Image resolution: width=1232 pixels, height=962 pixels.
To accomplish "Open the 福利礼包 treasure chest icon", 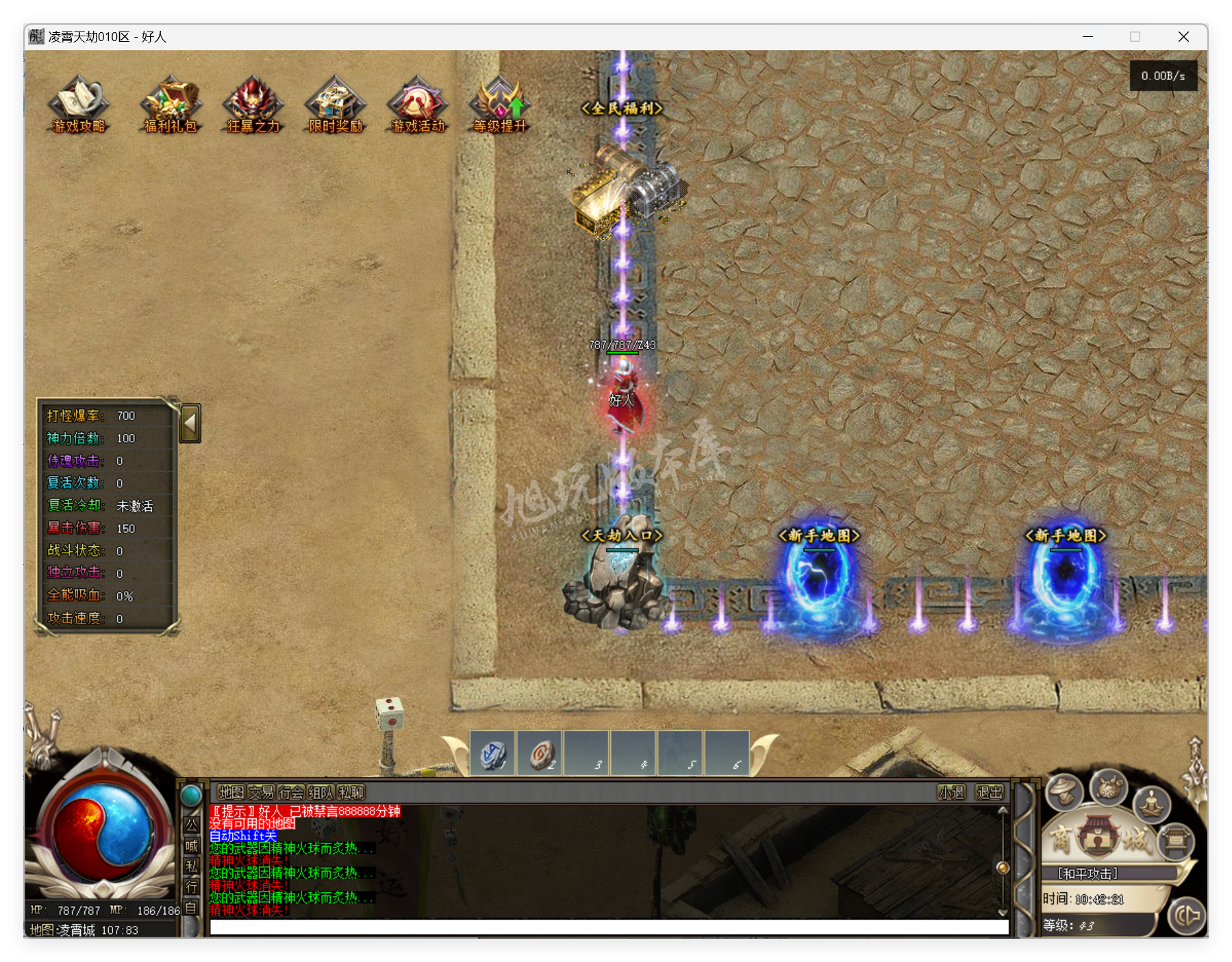I will [170, 103].
